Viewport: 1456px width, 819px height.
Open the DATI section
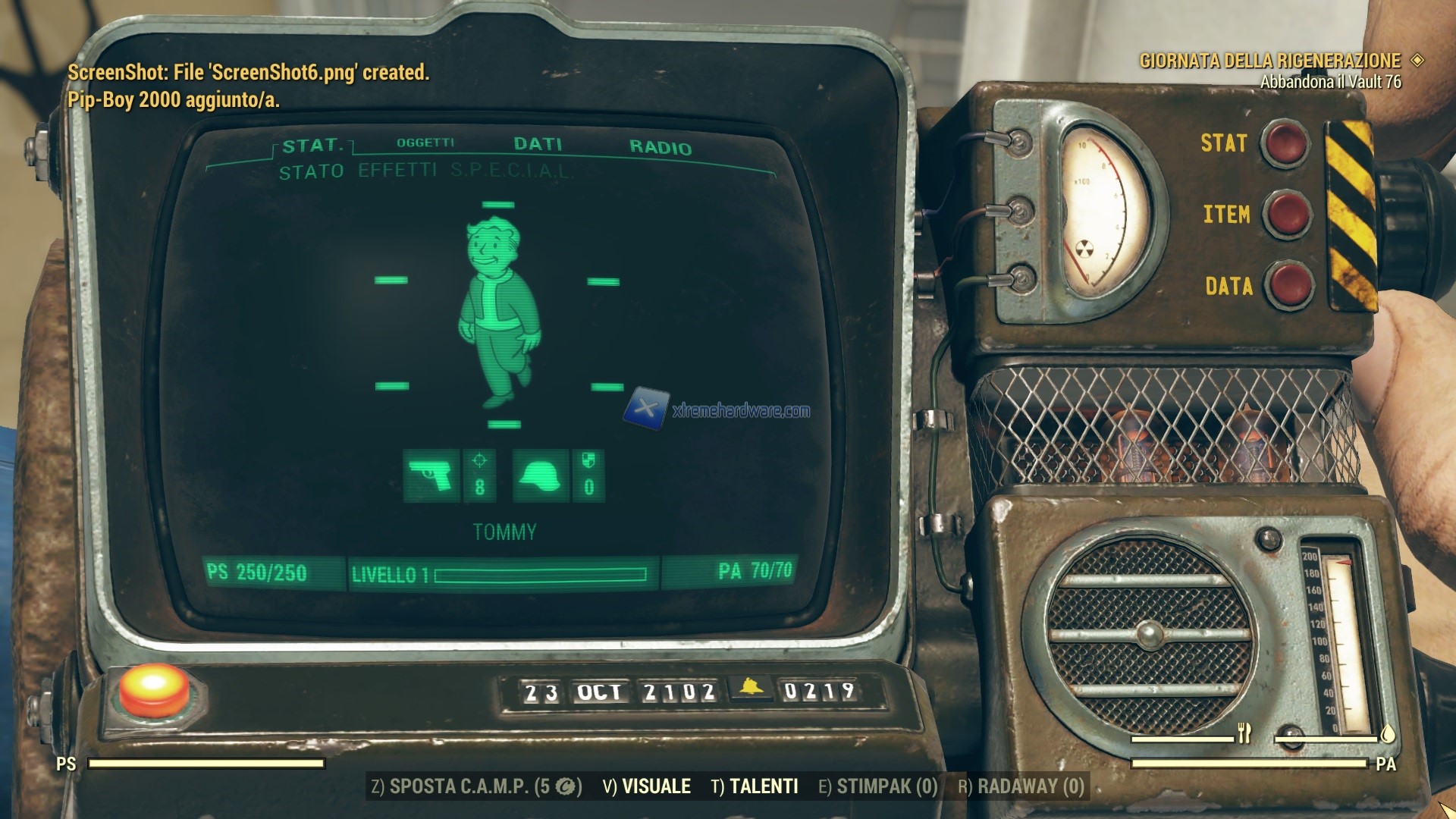[x=537, y=144]
